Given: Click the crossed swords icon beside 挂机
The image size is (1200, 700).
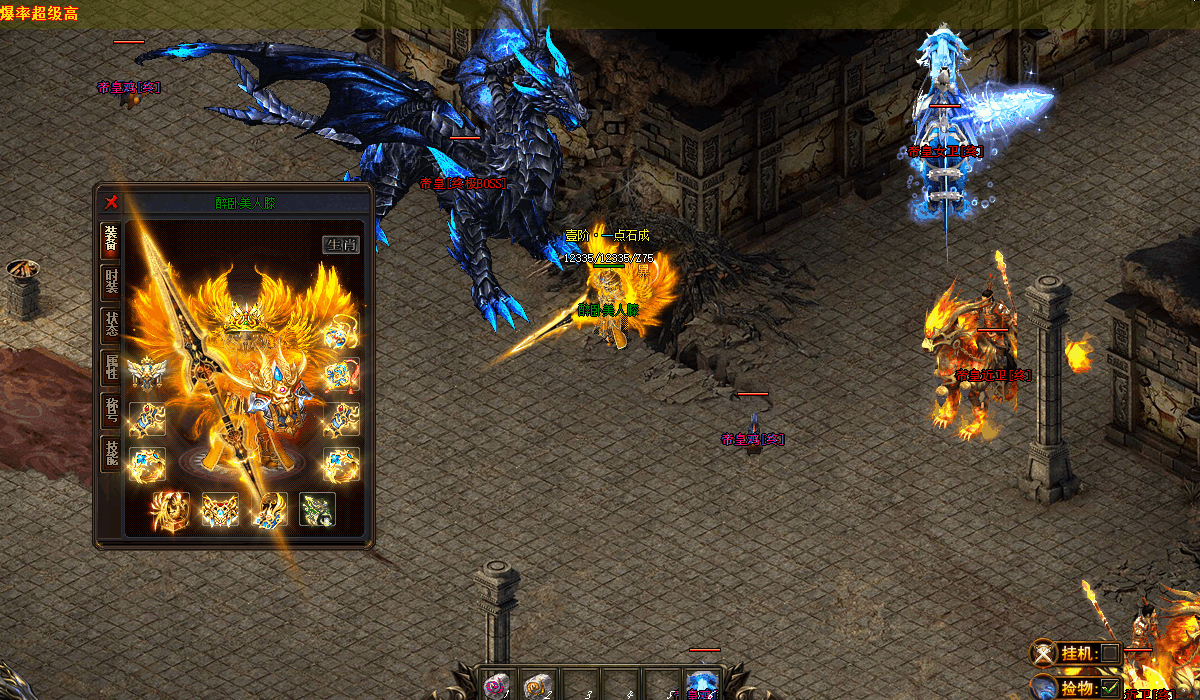Looking at the screenshot, I should tap(1044, 653).
